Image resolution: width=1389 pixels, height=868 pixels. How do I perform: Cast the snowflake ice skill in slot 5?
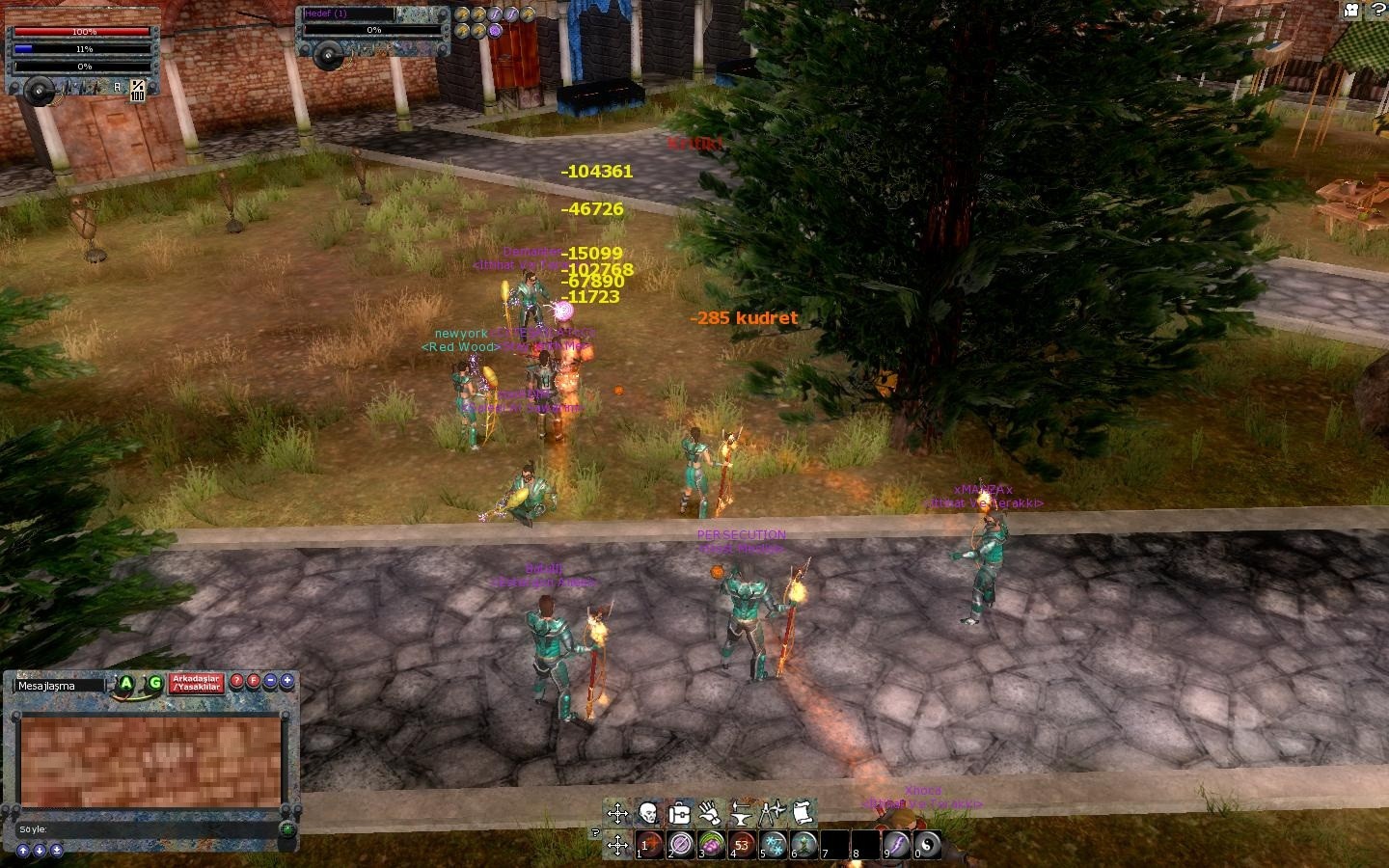pos(774,845)
